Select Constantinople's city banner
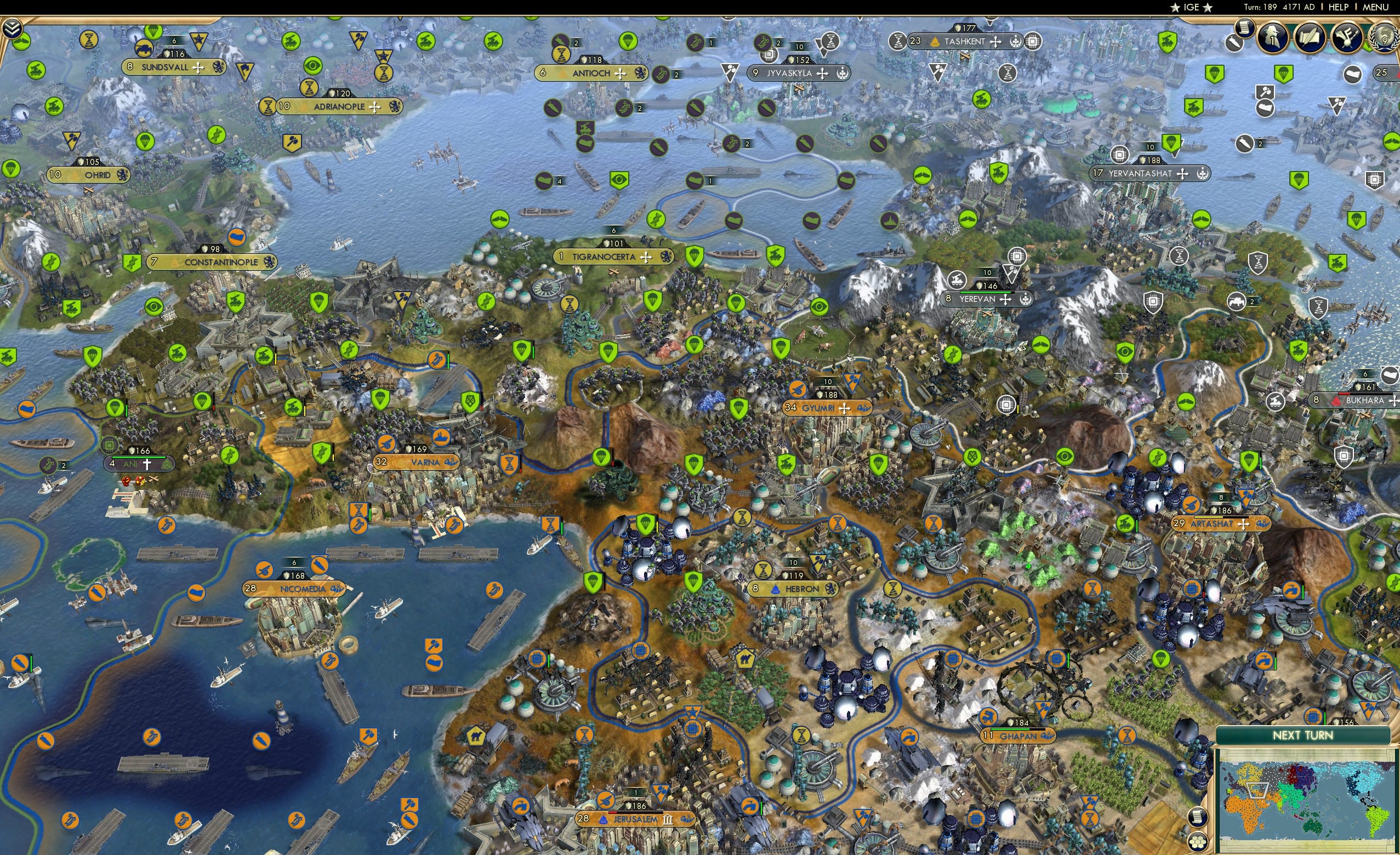Screen dimensions: 1400x855 (213, 263)
